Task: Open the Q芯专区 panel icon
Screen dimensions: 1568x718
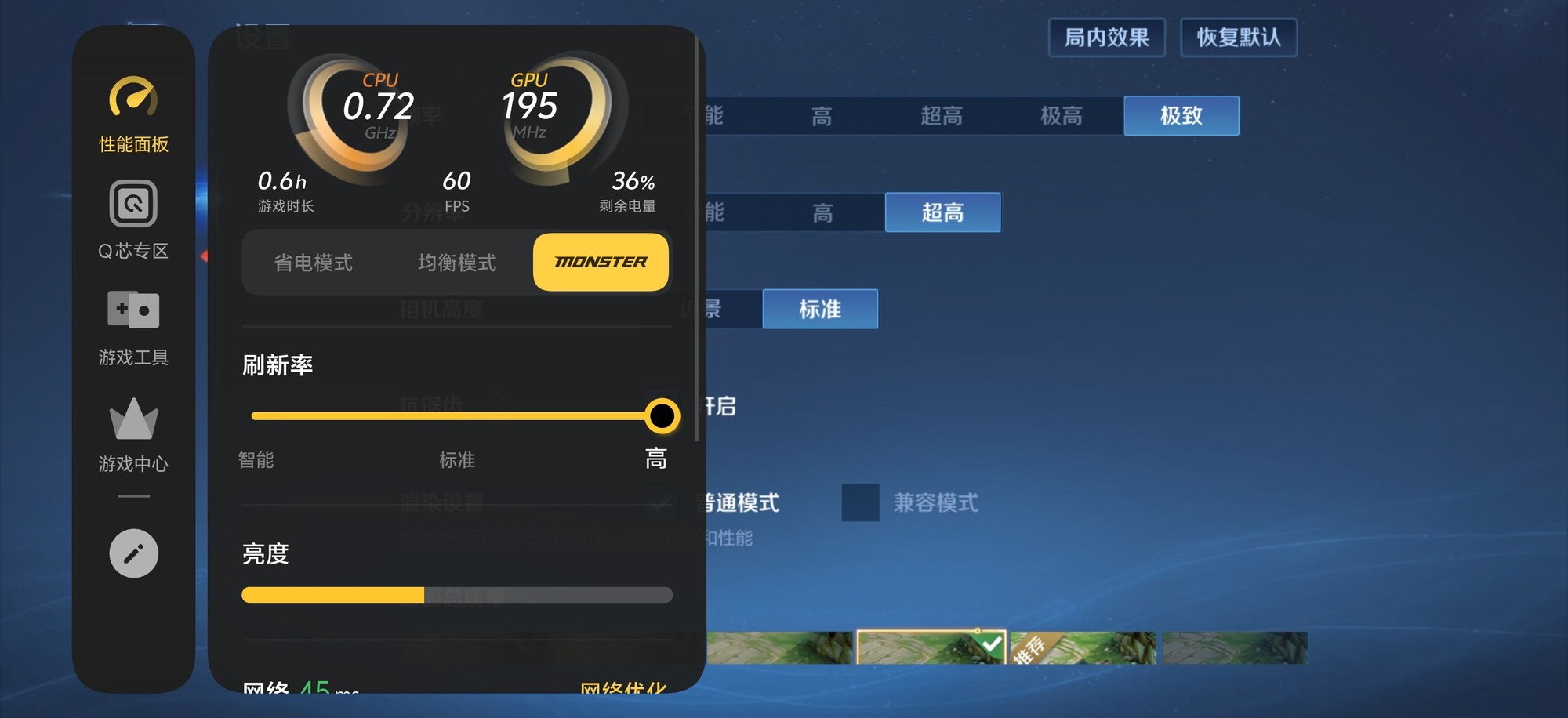Action: 132,205
